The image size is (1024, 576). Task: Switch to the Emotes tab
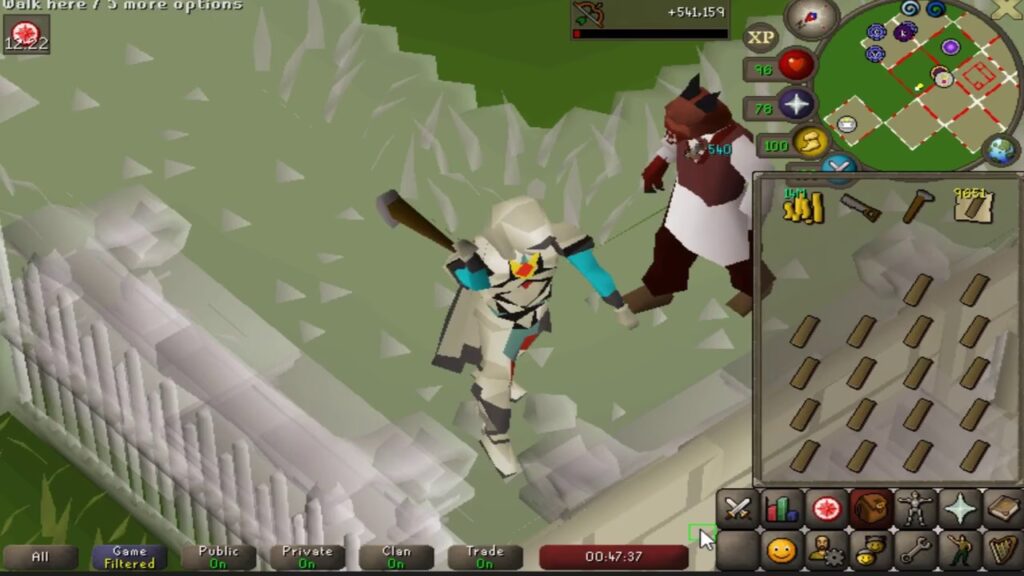pos(959,550)
